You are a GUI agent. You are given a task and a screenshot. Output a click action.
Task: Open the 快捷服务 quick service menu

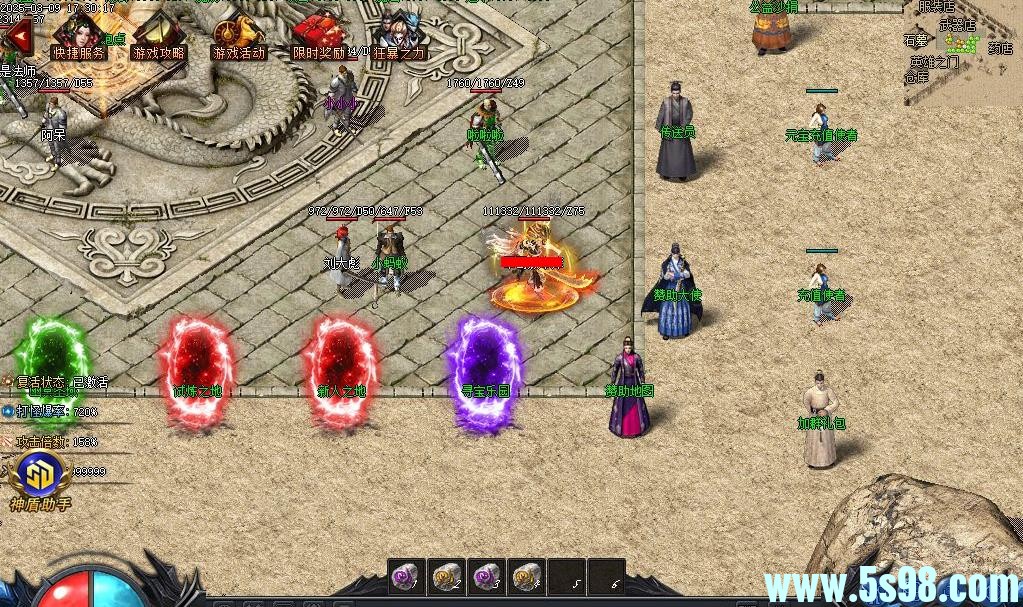tap(79, 38)
